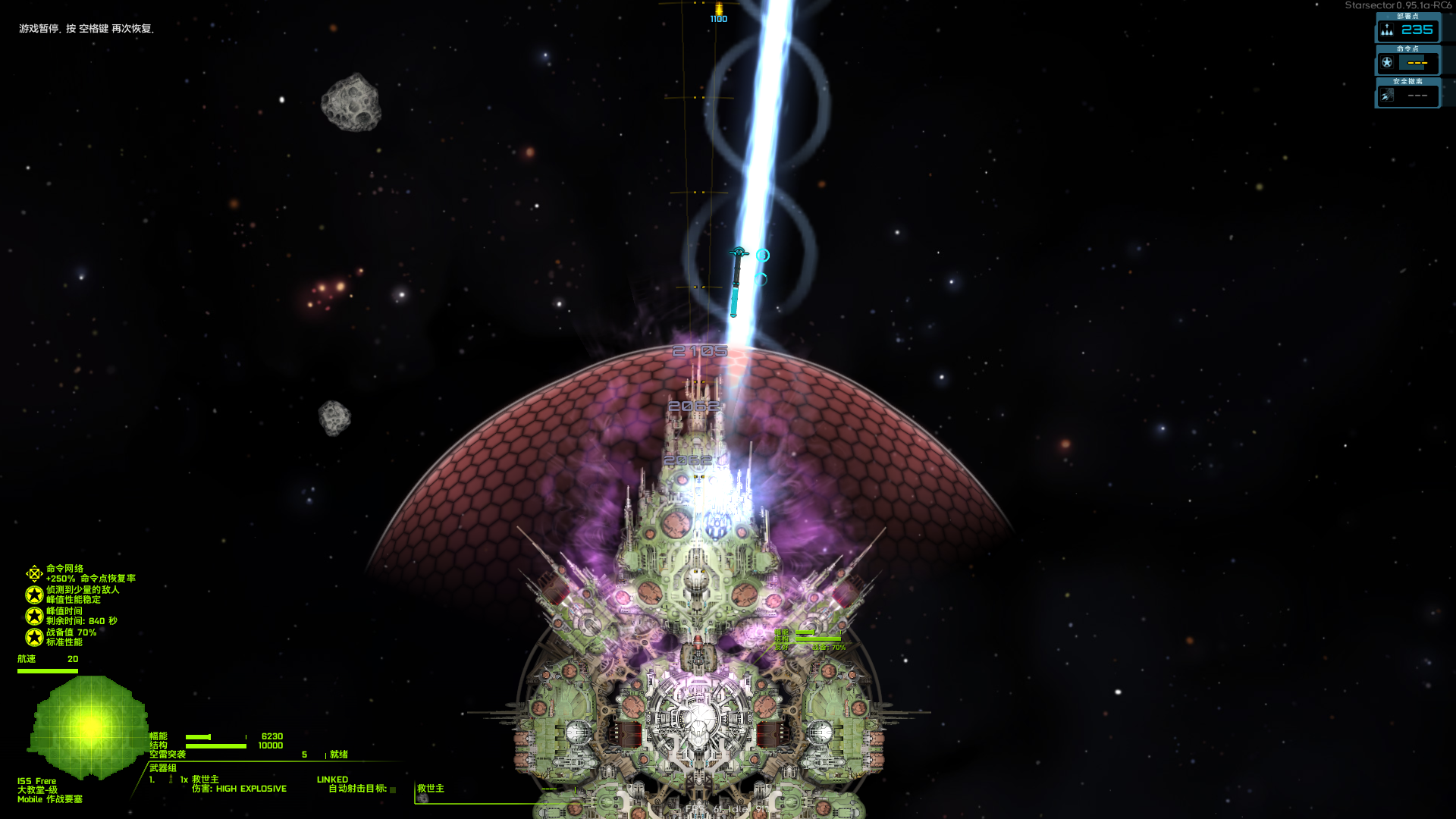Collapse the 命令点 command points panel
The image size is (1456, 819).
point(1407,50)
